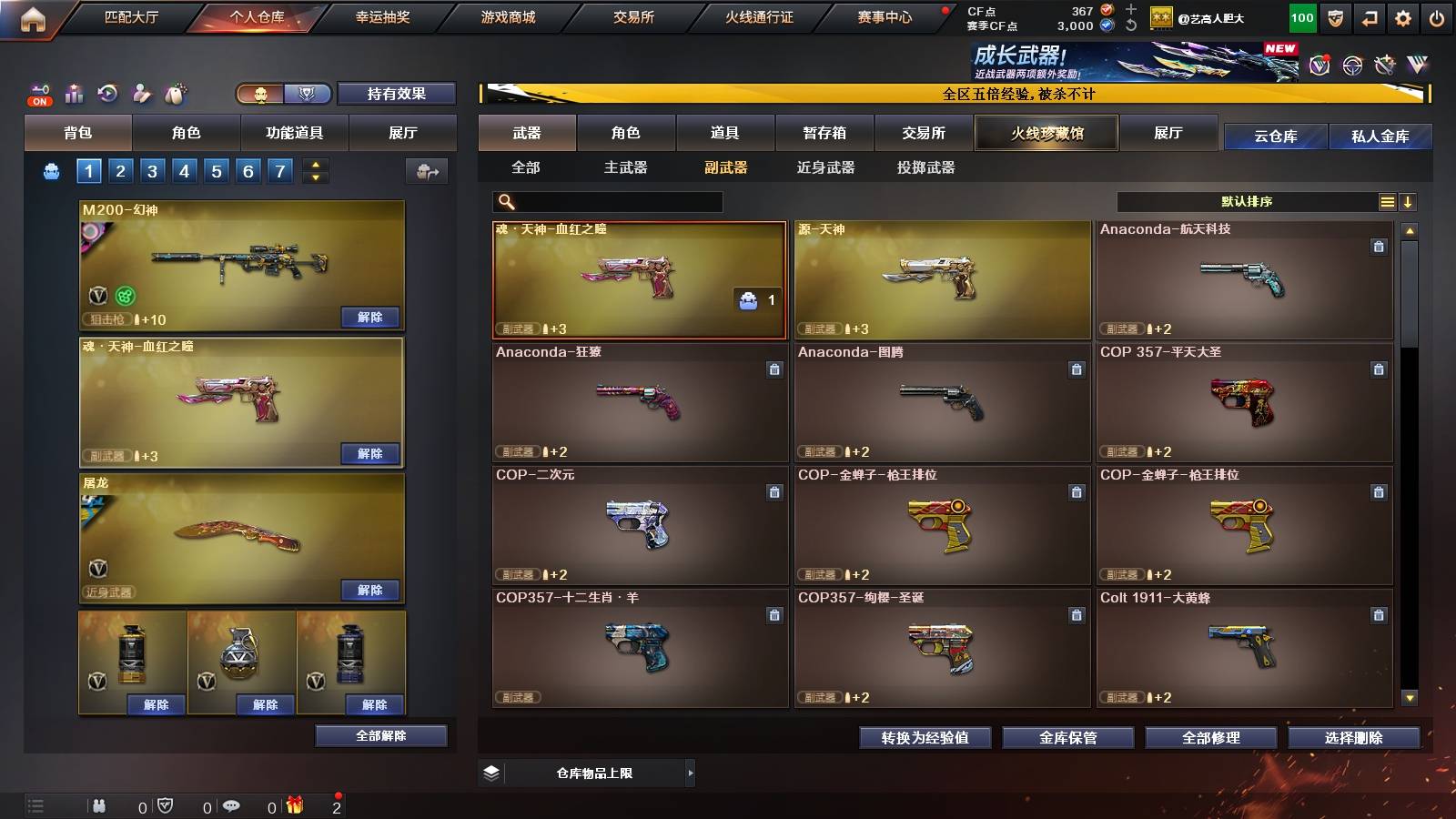This screenshot has height=819, width=1456.
Task: Select backpack page 3
Action: click(x=151, y=170)
